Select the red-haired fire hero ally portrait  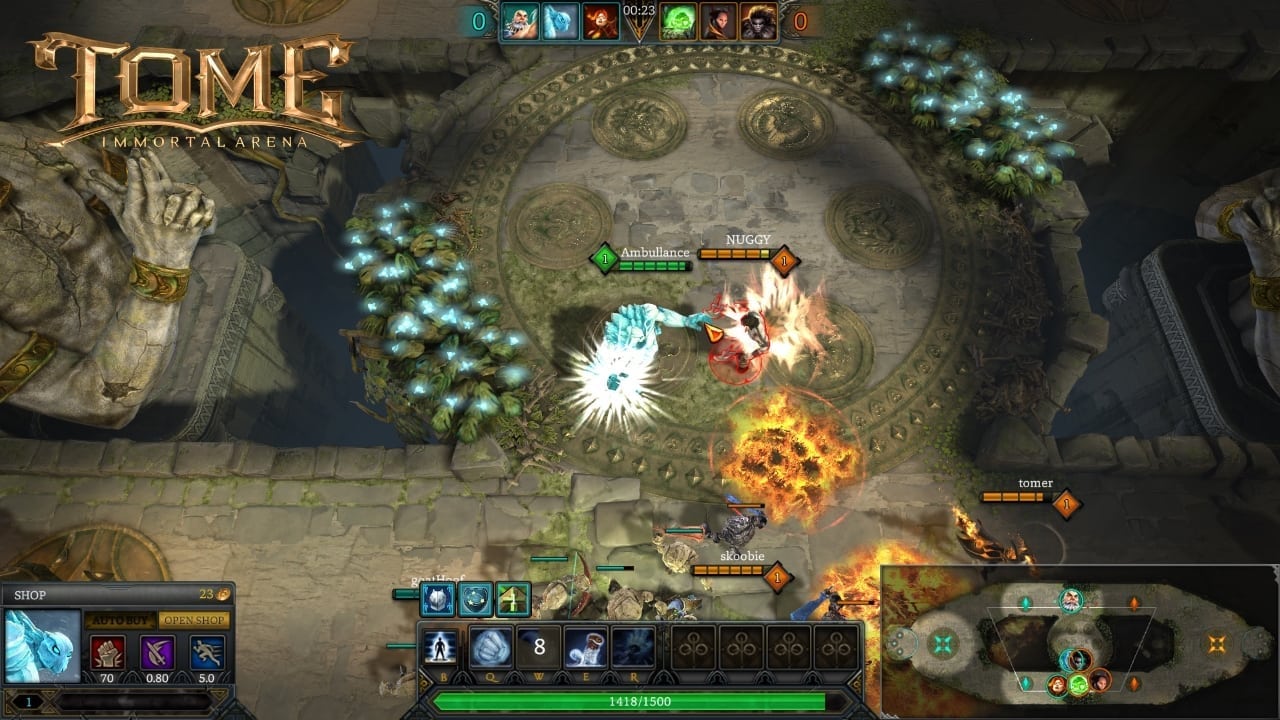[x=601, y=21]
